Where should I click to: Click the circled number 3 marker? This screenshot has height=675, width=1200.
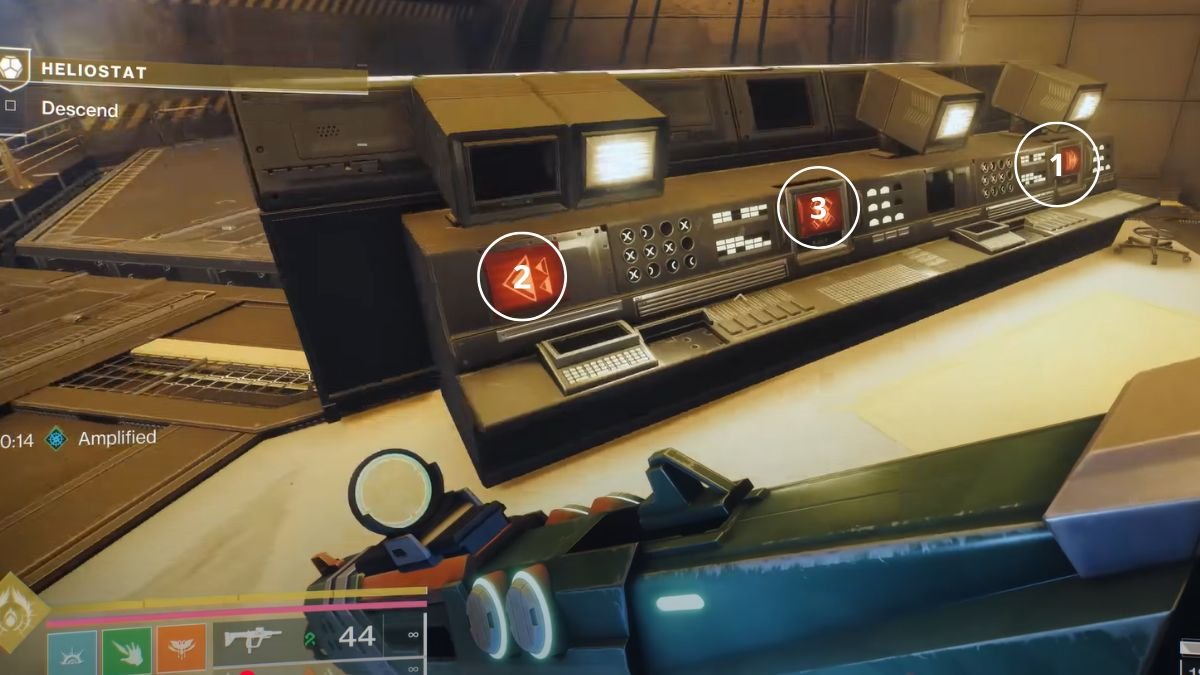[x=818, y=208]
